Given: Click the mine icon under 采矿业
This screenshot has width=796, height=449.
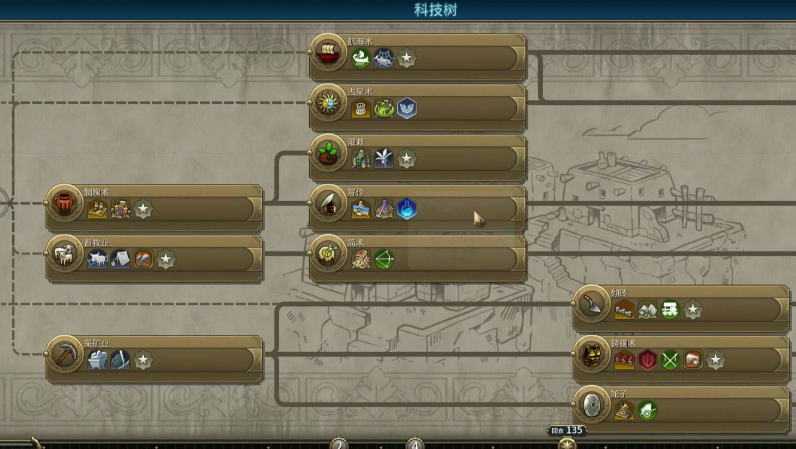Looking at the screenshot, I should (98, 360).
